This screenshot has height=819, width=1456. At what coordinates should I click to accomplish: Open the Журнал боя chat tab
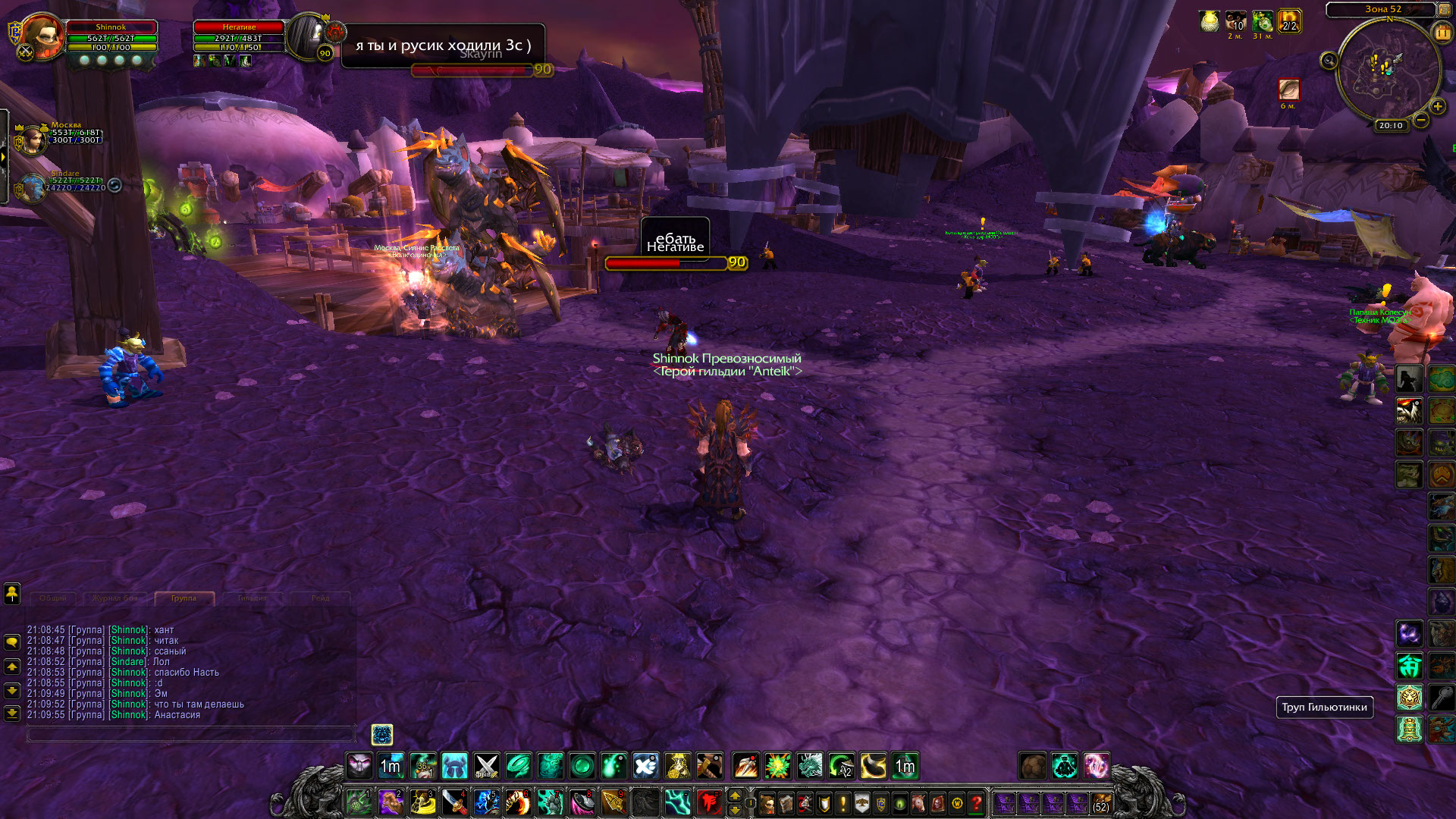click(x=115, y=598)
